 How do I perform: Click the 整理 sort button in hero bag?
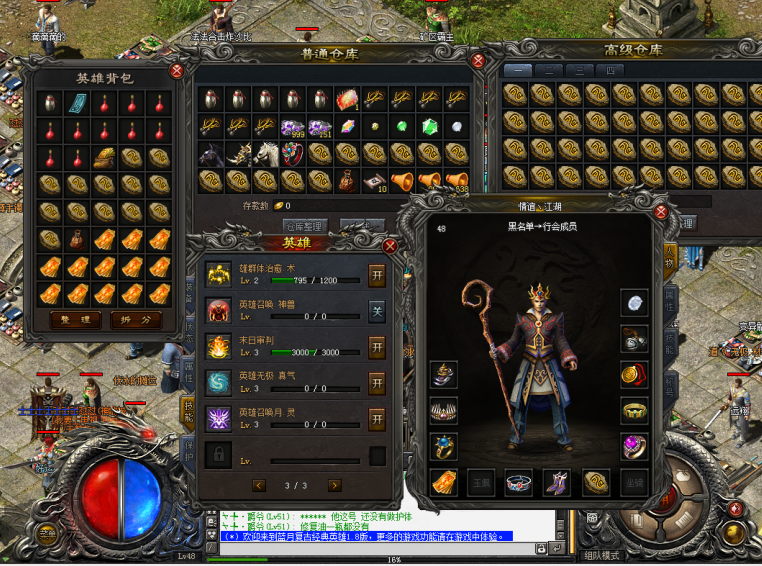tap(76, 321)
